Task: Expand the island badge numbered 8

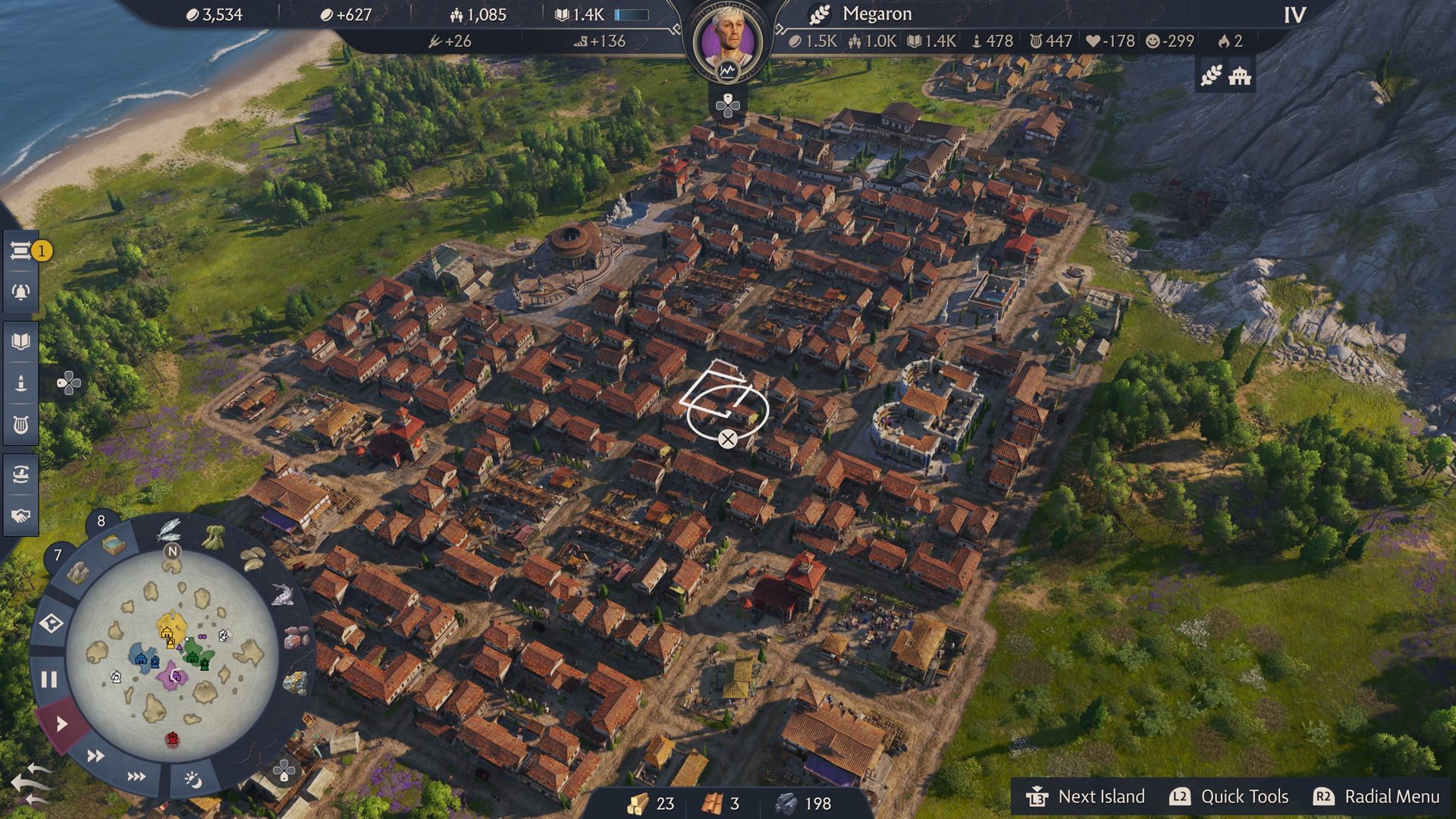Action: pyautogui.click(x=101, y=520)
